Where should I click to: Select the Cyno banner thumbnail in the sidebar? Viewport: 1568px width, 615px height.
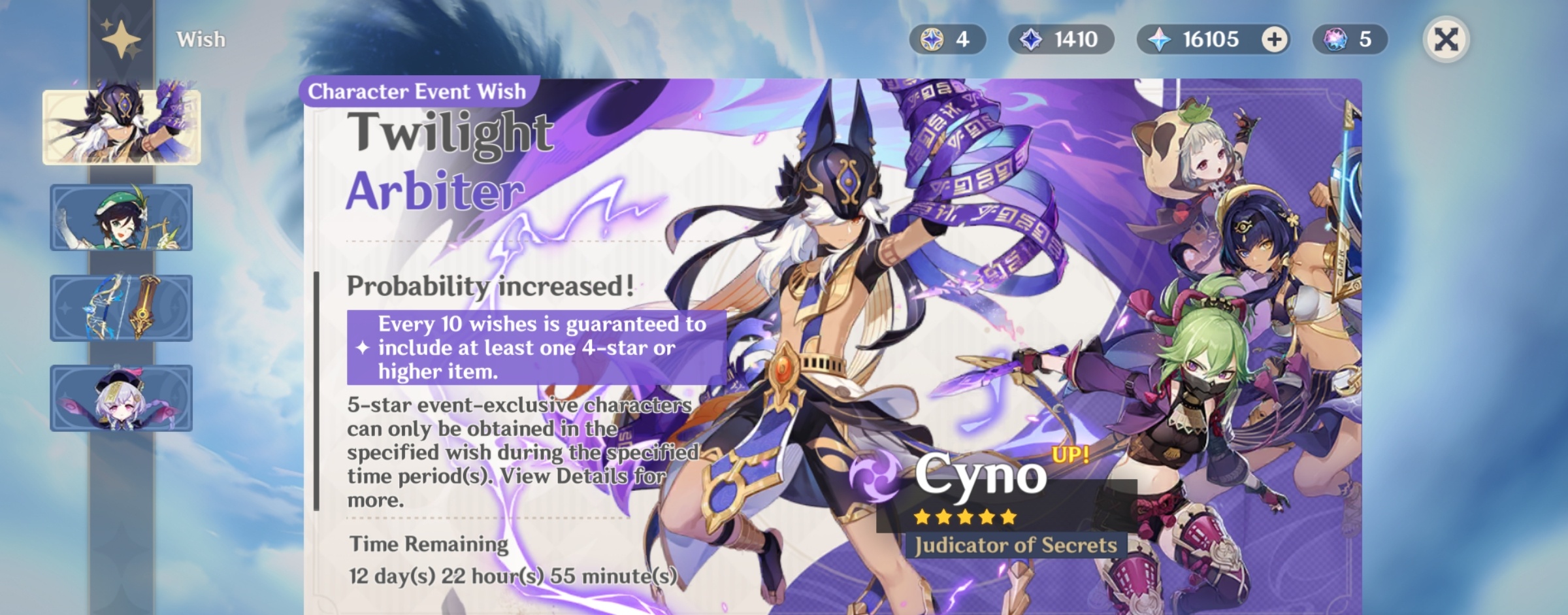122,128
